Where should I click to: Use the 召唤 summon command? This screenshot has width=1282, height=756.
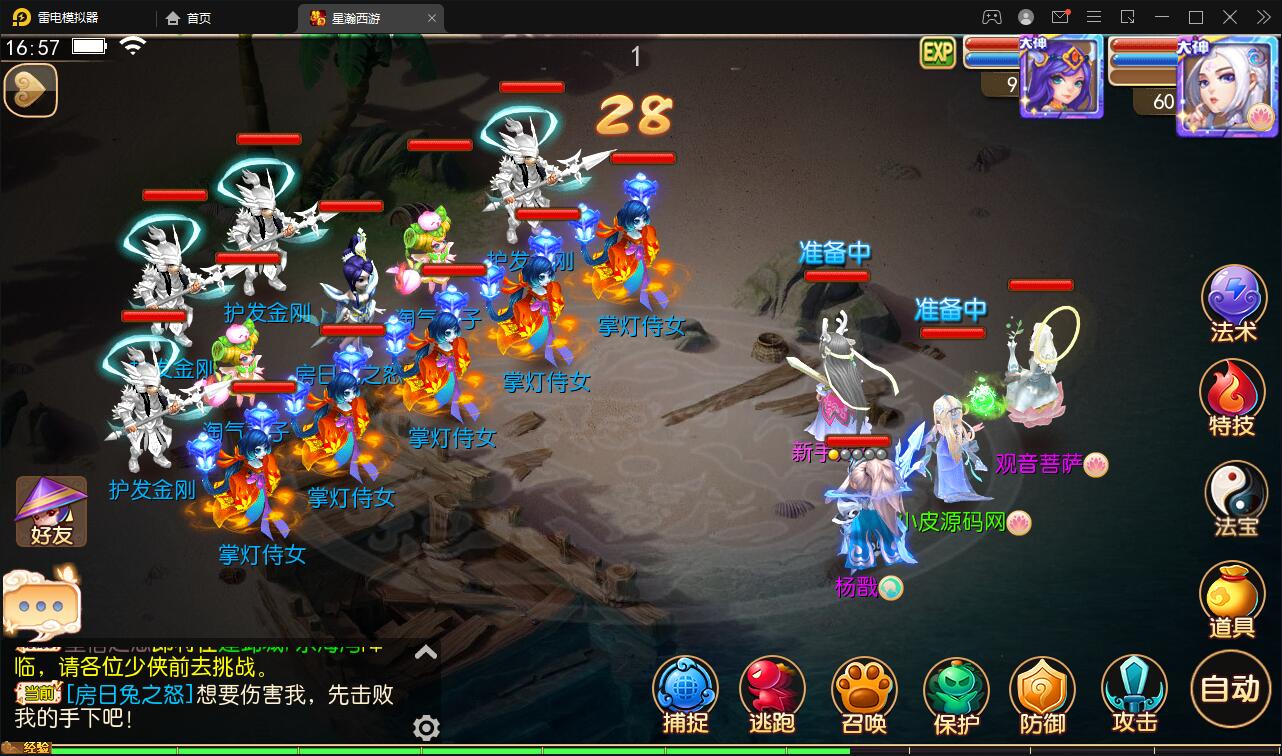coord(864,690)
